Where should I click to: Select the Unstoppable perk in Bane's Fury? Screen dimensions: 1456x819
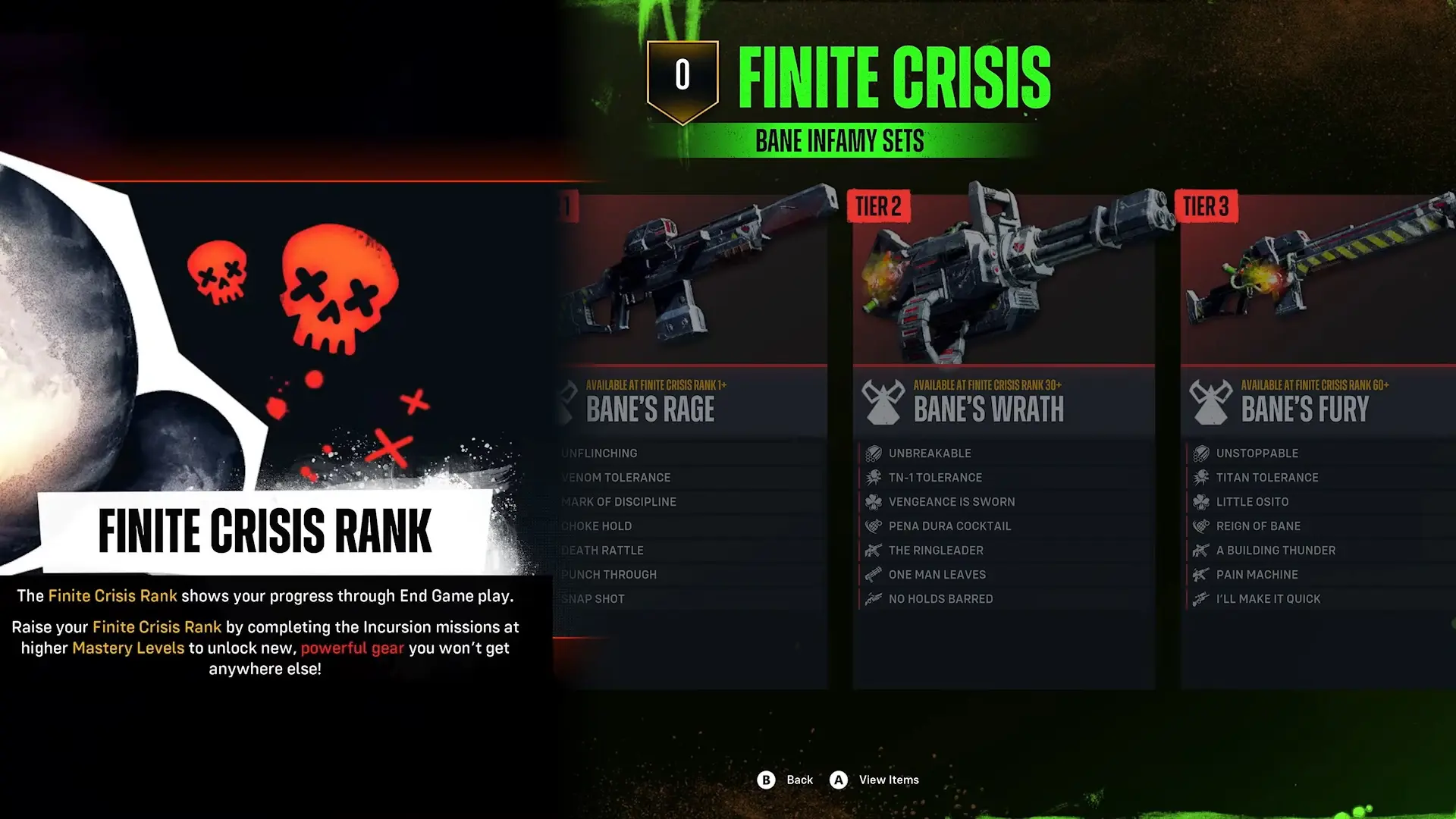point(1256,453)
